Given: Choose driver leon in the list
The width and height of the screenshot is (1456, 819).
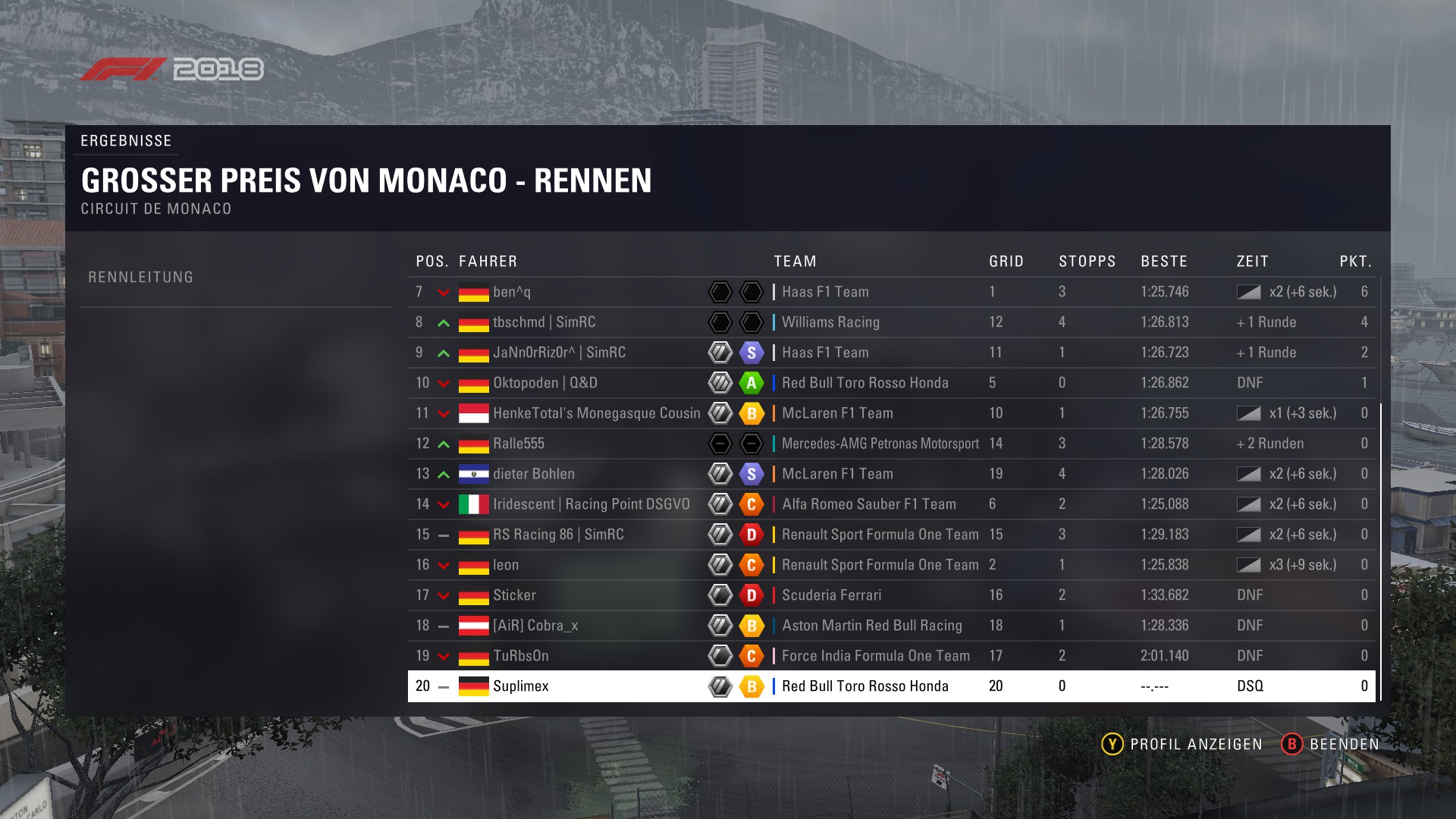Looking at the screenshot, I should pyautogui.click(x=506, y=565).
